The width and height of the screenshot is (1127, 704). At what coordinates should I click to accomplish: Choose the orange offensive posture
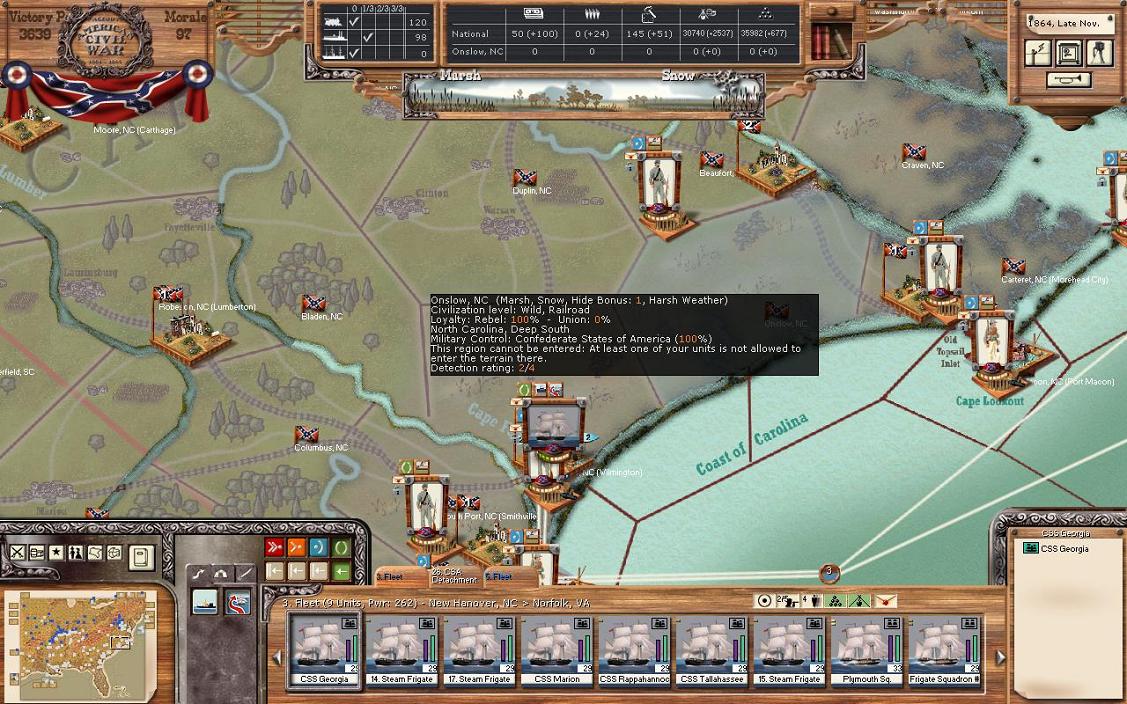point(296,547)
